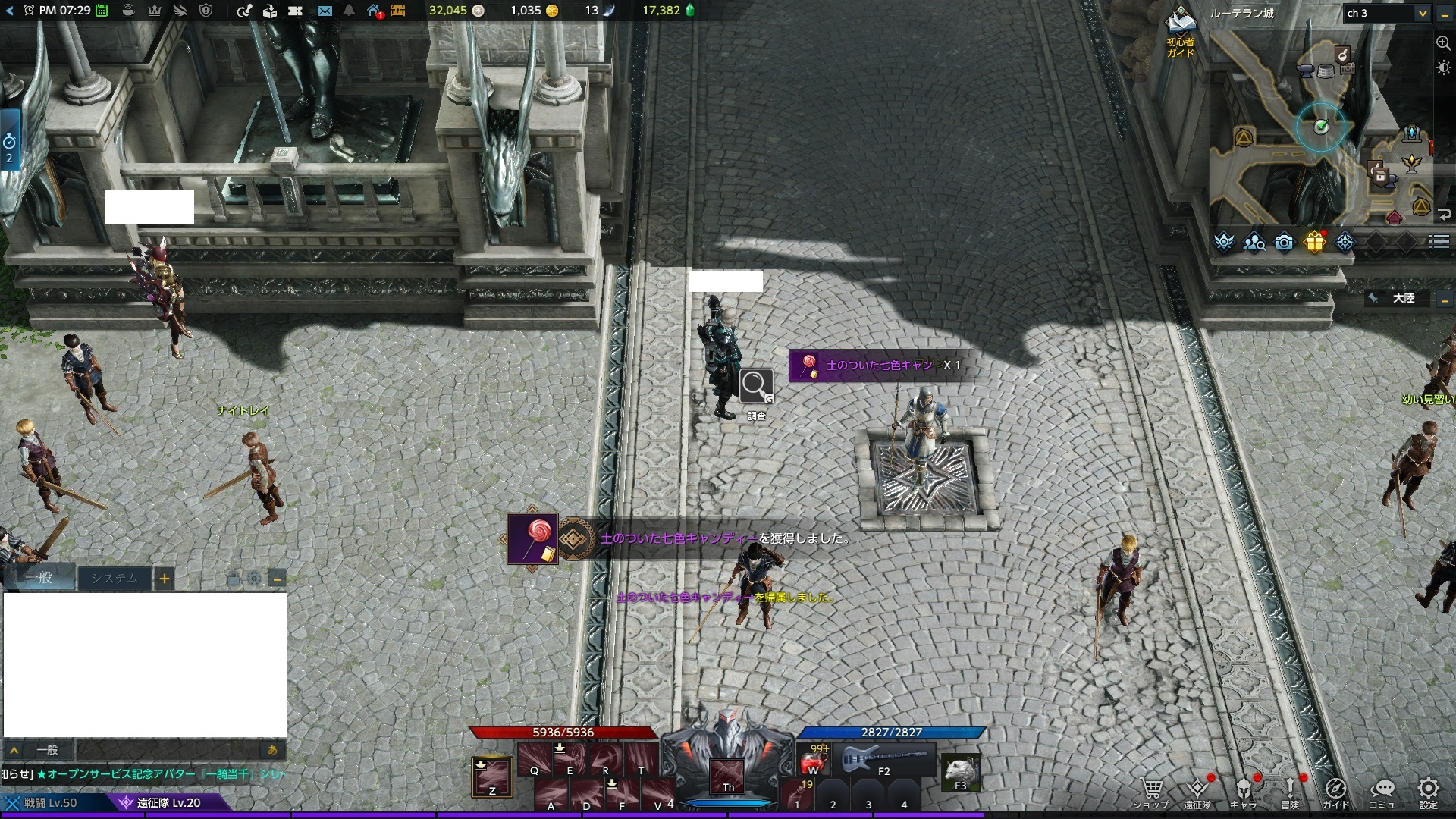Zoom in the minimap with magnifier button
Screen dimensions: 1456x819
[x=1443, y=43]
